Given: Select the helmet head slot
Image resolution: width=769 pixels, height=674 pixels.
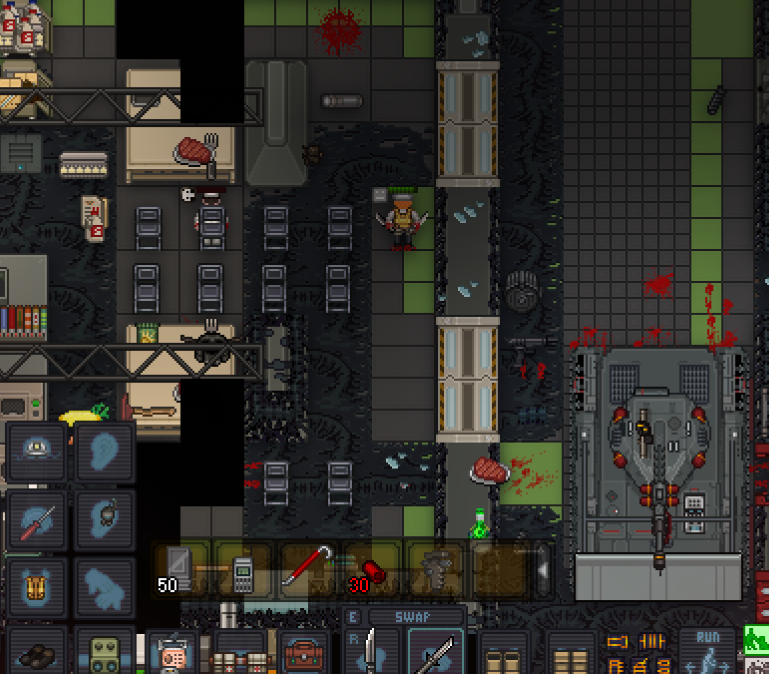Looking at the screenshot, I should pos(37,451).
